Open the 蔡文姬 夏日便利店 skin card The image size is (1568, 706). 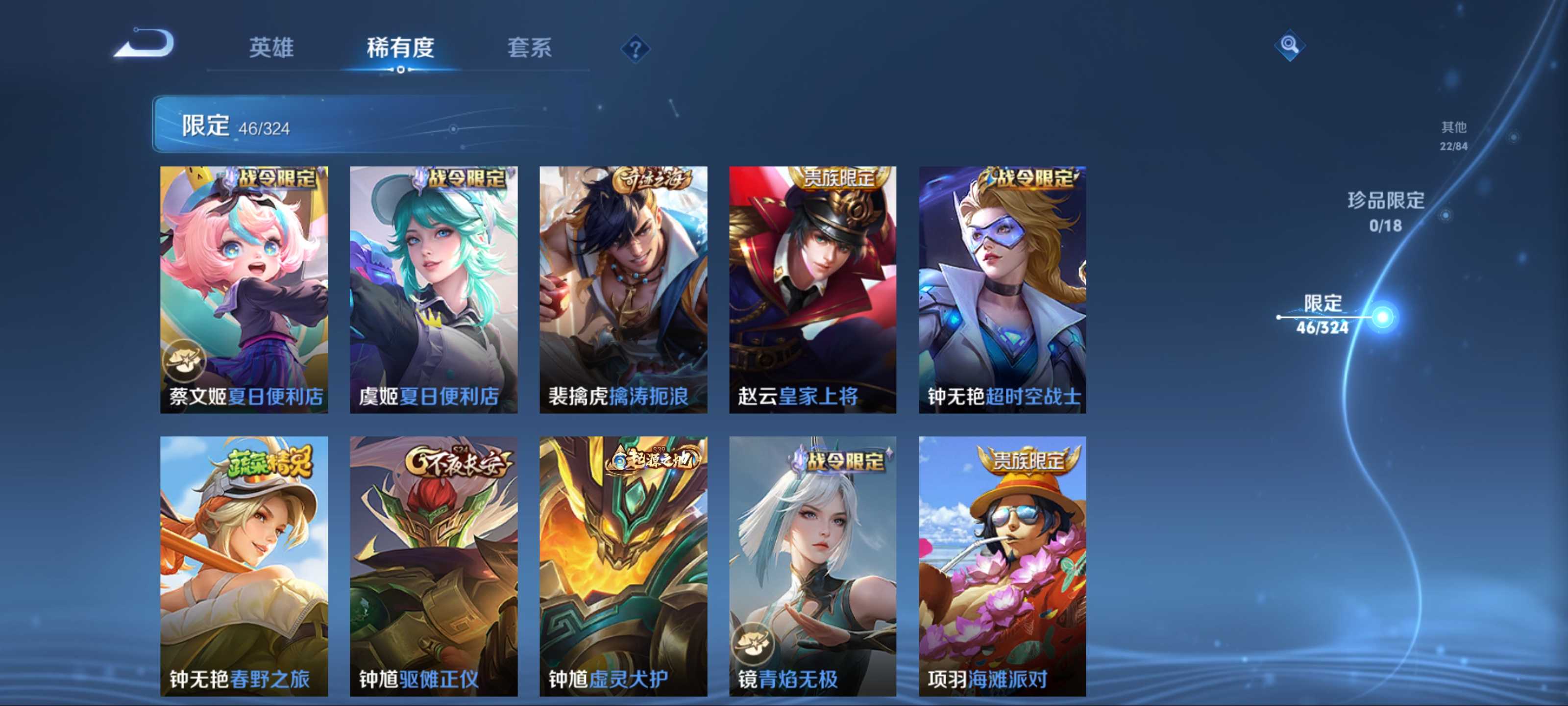click(244, 289)
